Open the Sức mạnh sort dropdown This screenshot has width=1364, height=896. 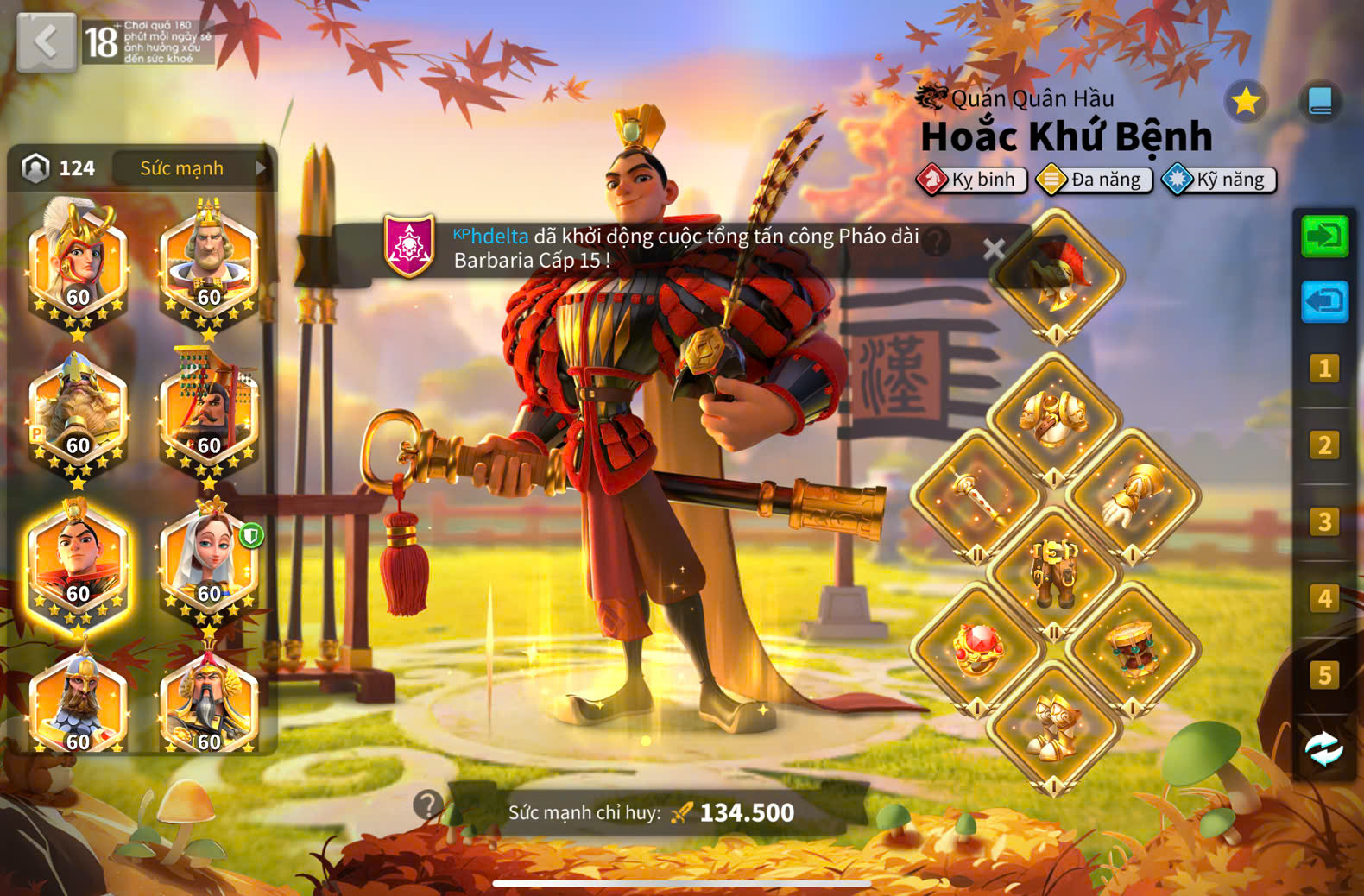(192, 167)
